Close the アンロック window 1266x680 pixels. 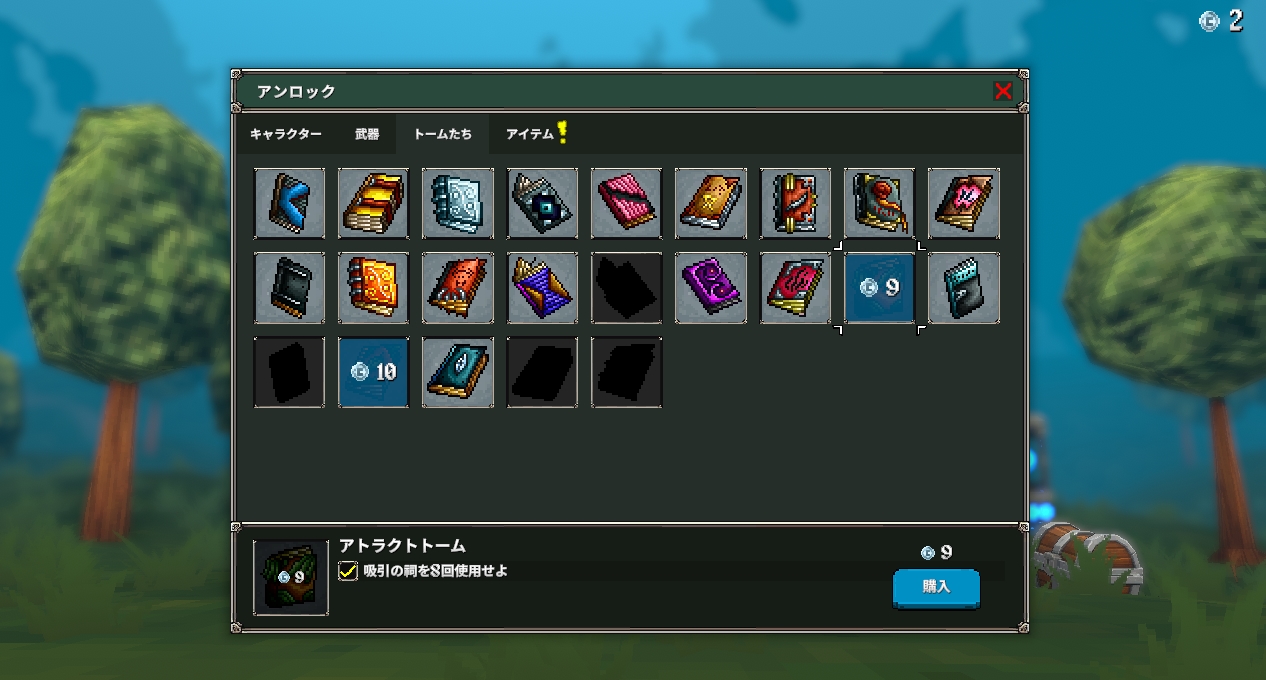click(x=1003, y=91)
